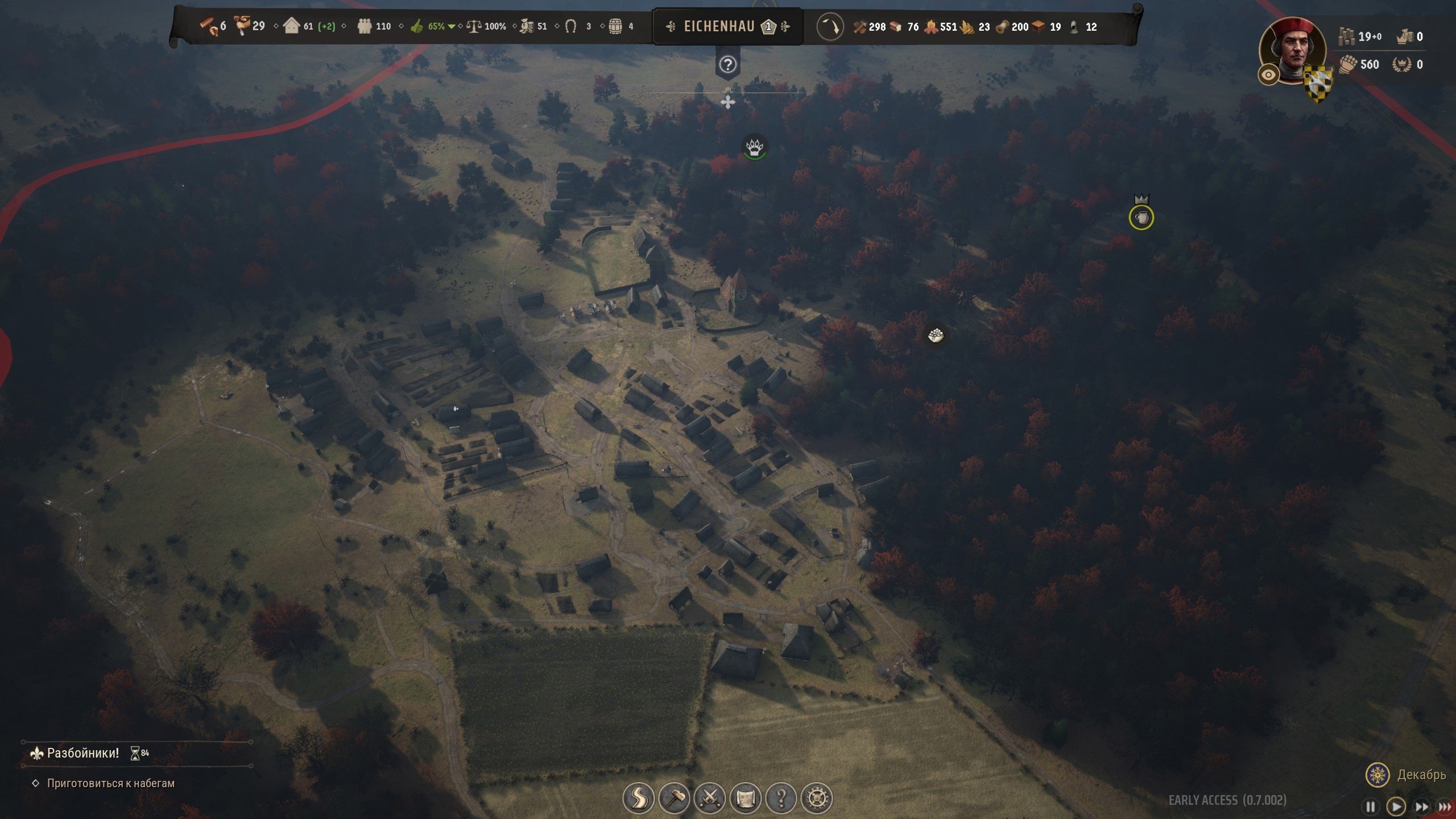Open the ship wheel settings menu
Viewport: 1456px width, 819px height.
(x=817, y=799)
